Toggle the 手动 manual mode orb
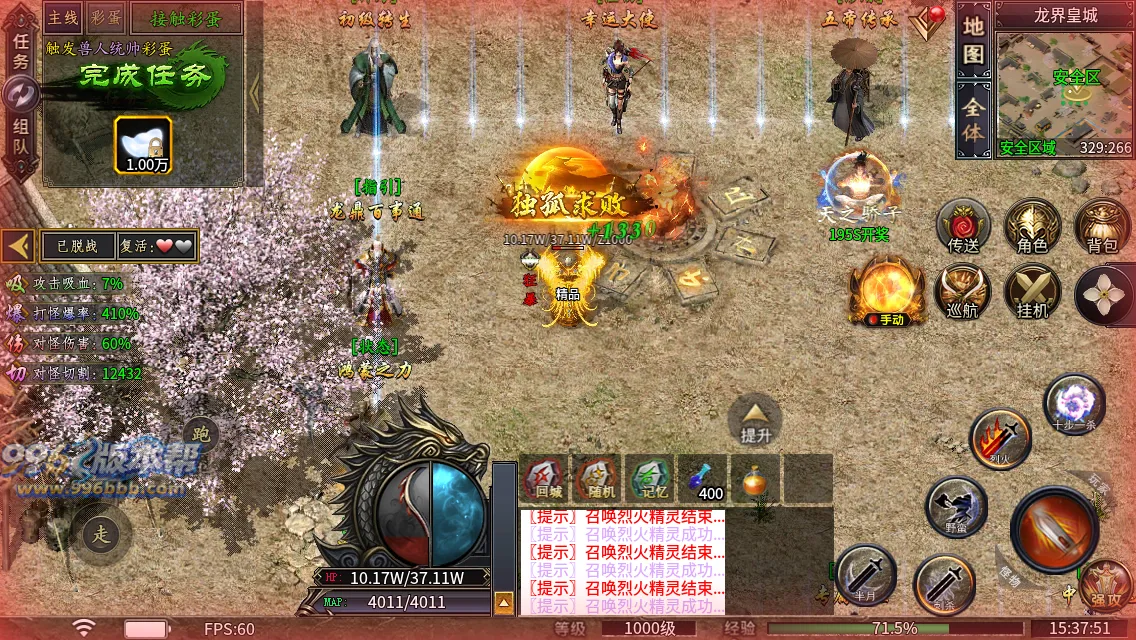Image resolution: width=1136 pixels, height=640 pixels. point(887,291)
